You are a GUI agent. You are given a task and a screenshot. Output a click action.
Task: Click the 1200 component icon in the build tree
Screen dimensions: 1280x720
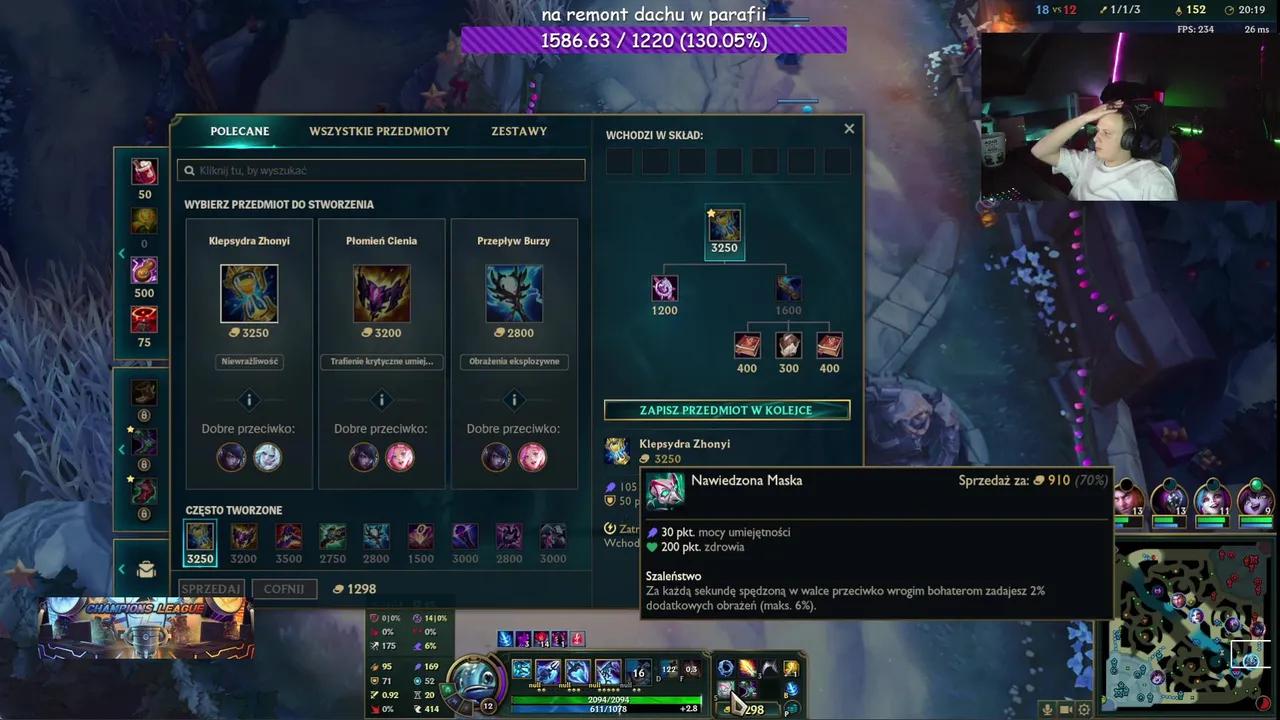coord(664,290)
